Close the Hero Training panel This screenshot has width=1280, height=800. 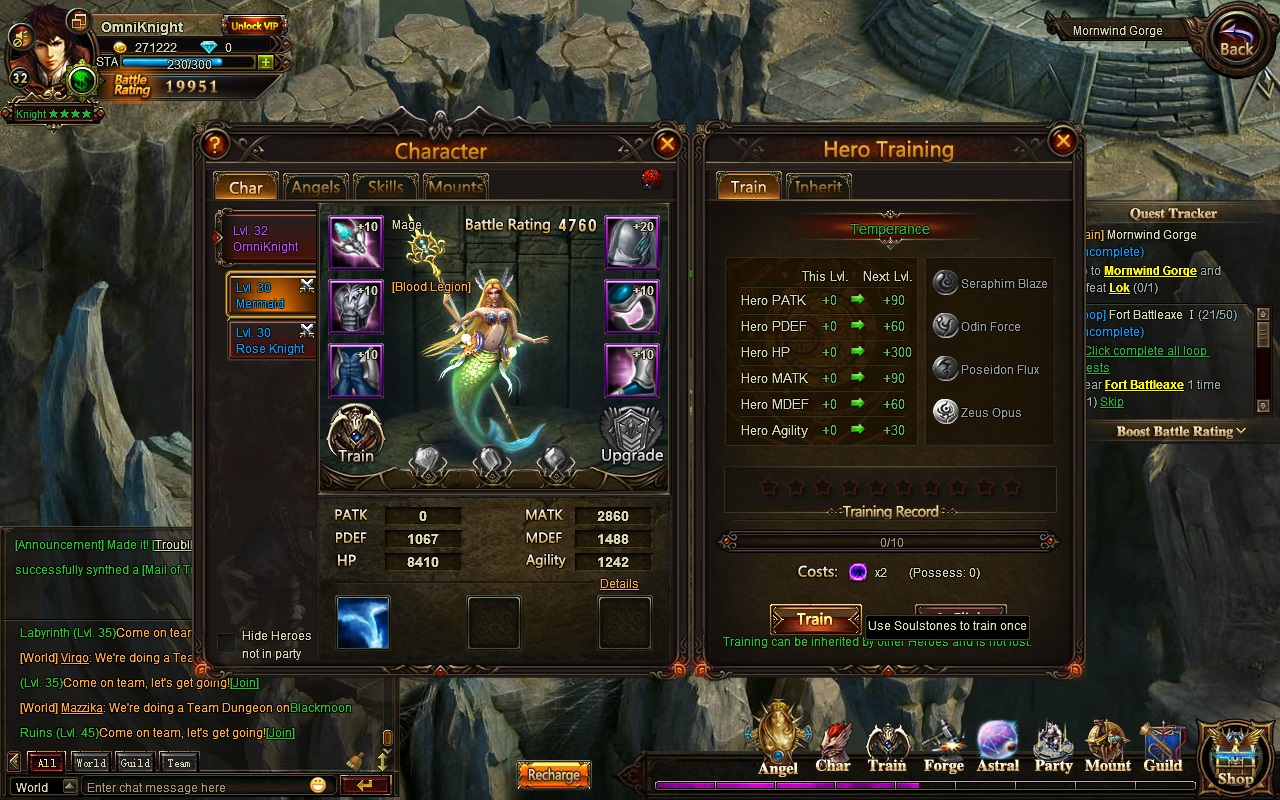point(1064,141)
